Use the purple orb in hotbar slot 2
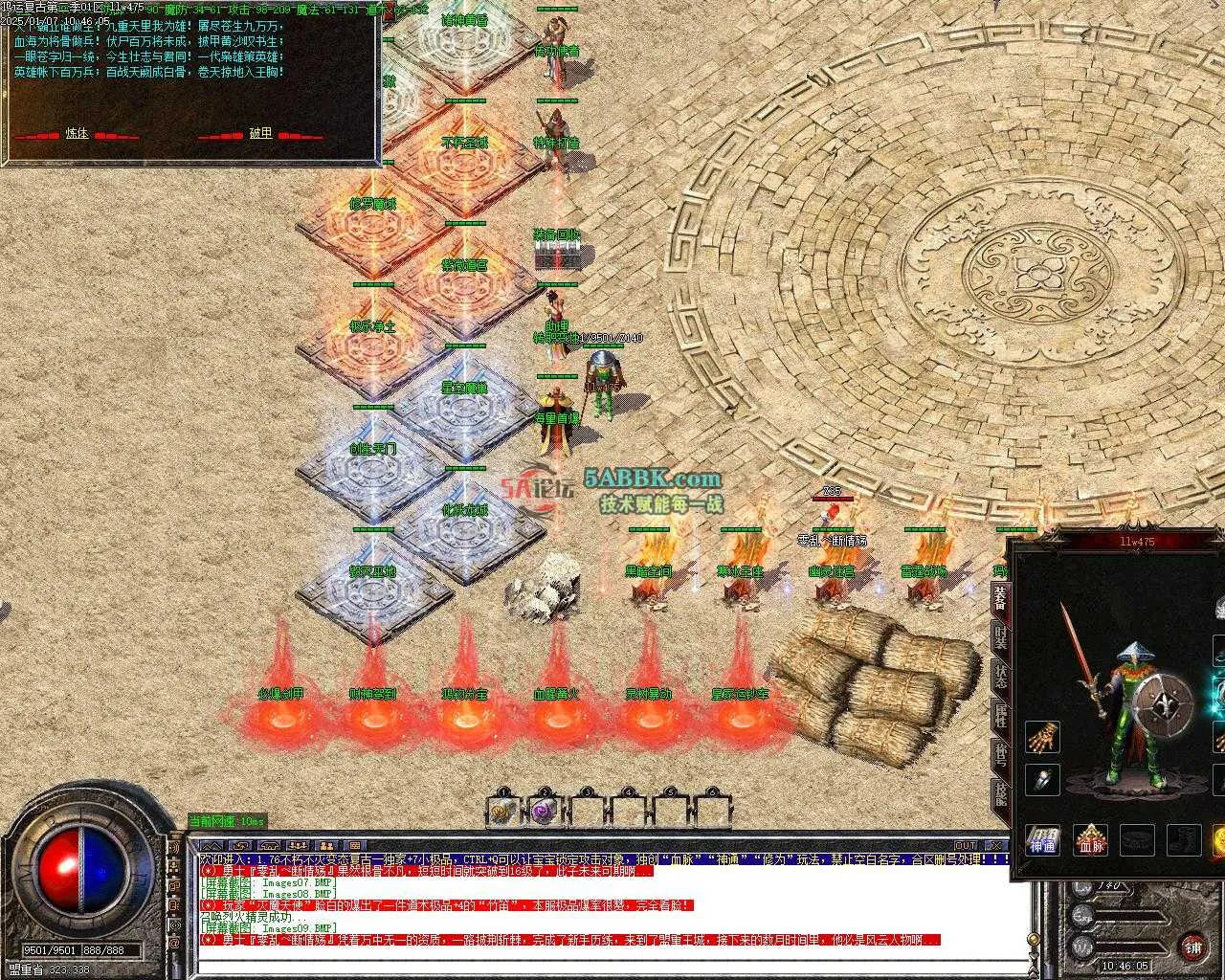The width and height of the screenshot is (1225, 980). (545, 812)
